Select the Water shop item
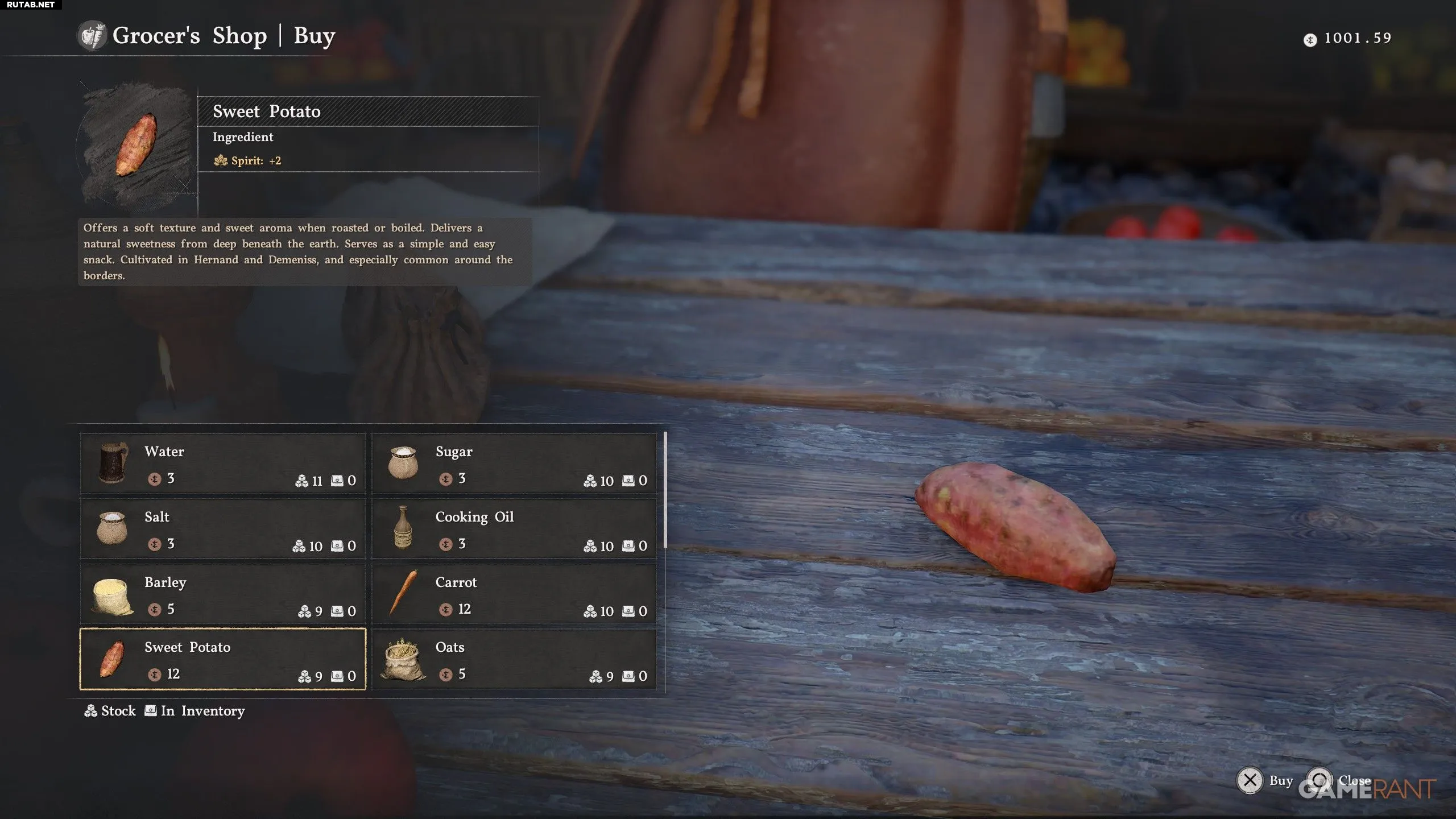Viewport: 1456px width, 819px height. pyautogui.click(x=222, y=464)
